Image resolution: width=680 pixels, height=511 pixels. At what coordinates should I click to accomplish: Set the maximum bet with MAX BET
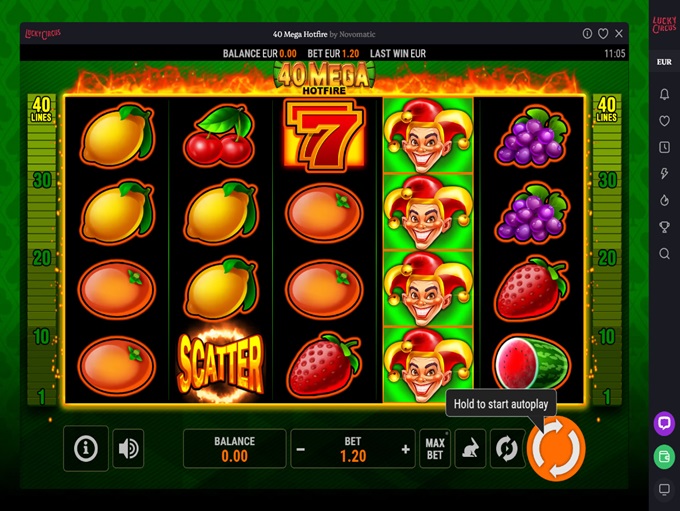tap(435, 449)
